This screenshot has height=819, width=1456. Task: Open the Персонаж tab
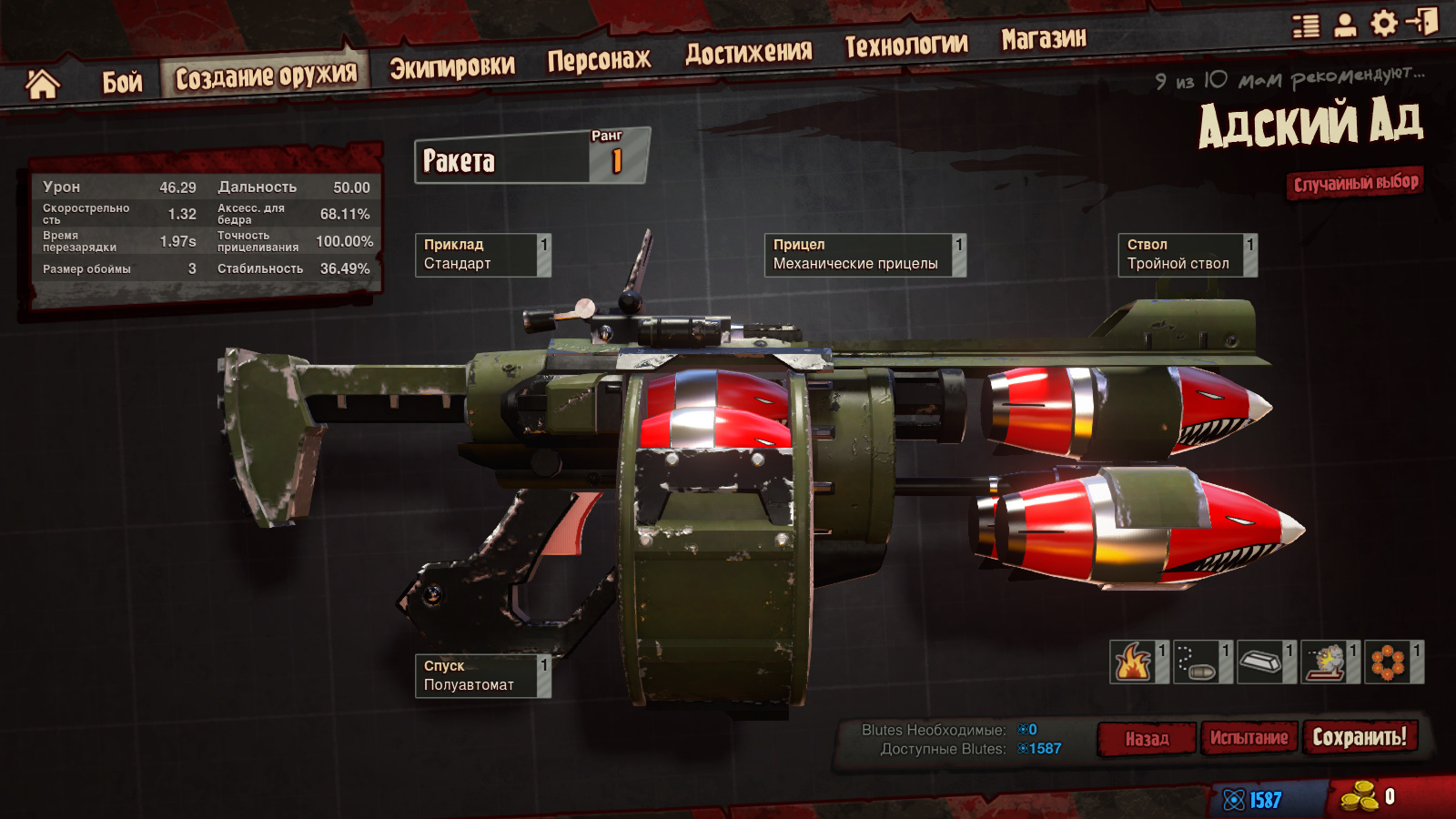(599, 60)
